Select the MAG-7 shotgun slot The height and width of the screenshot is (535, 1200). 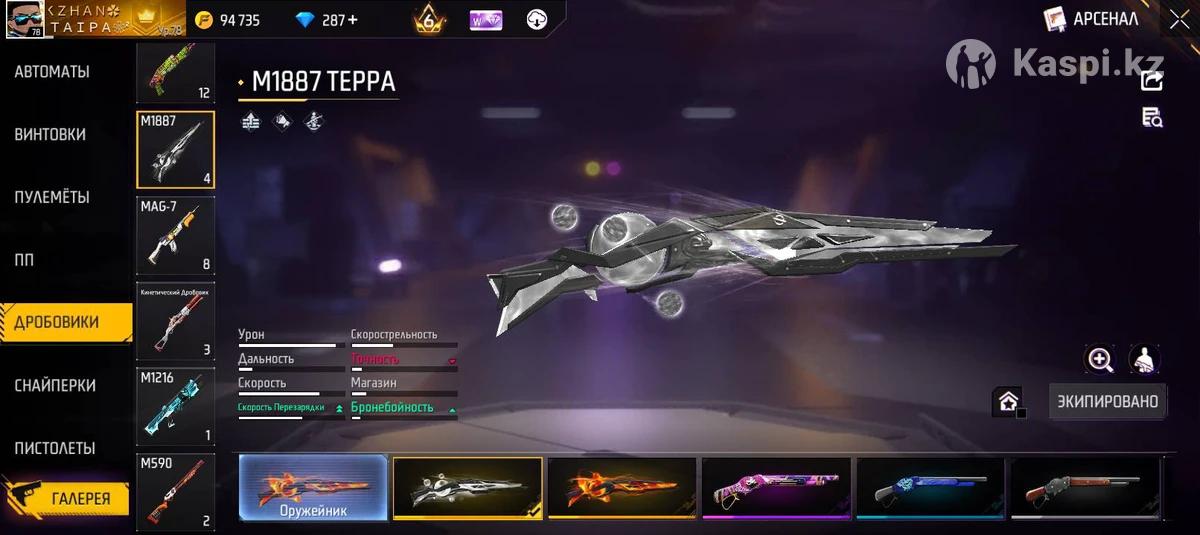click(175, 235)
